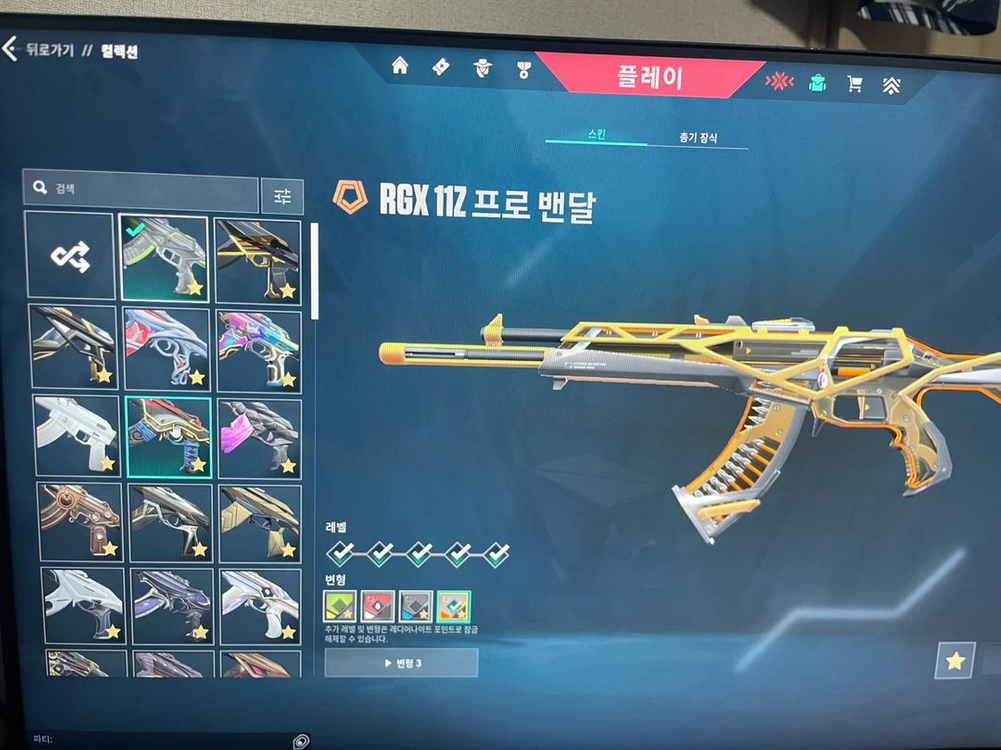Toggle the favorite star button
The height and width of the screenshot is (750, 1001).
click(955, 660)
